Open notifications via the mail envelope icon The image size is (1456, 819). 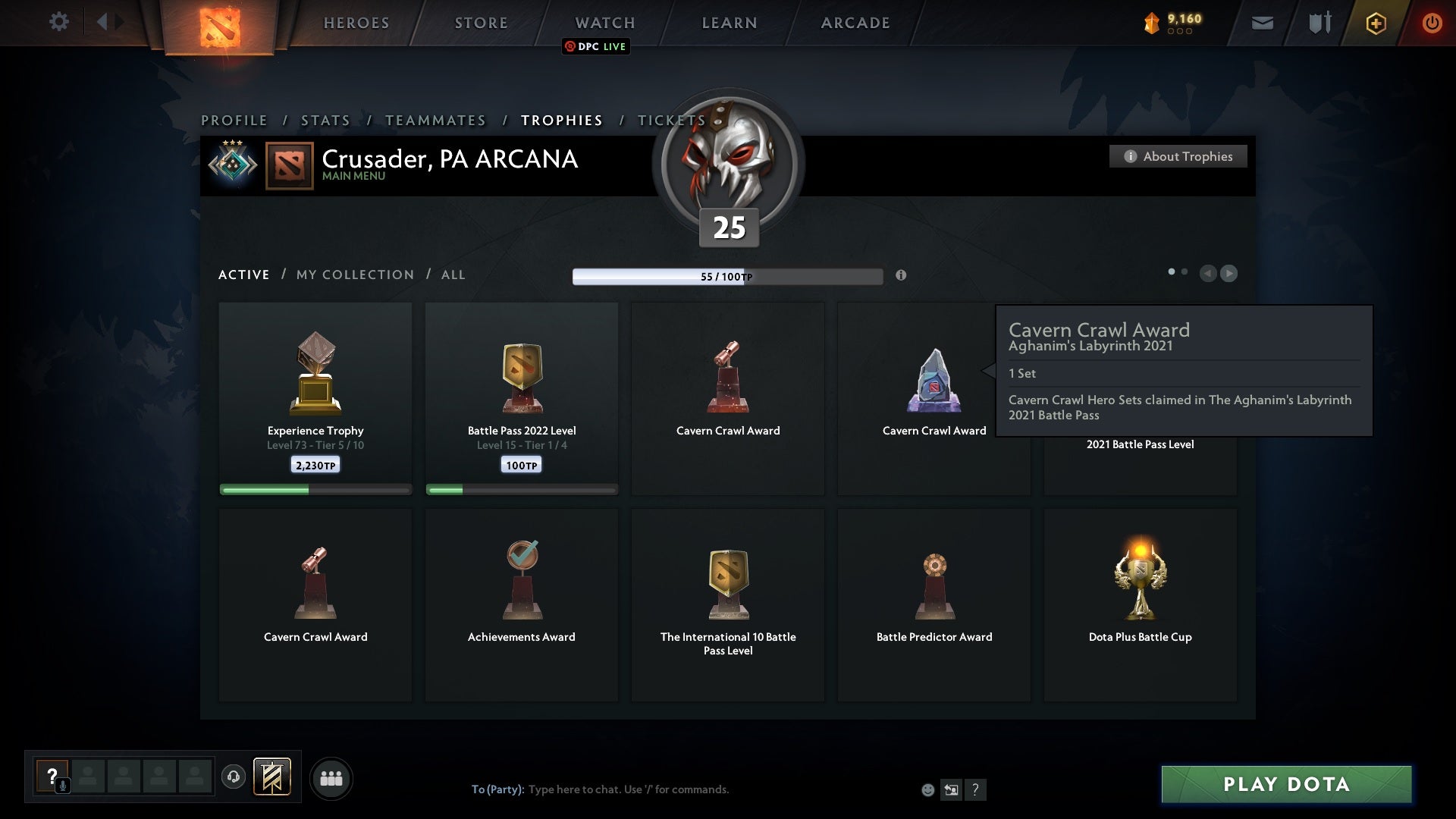point(1262,23)
